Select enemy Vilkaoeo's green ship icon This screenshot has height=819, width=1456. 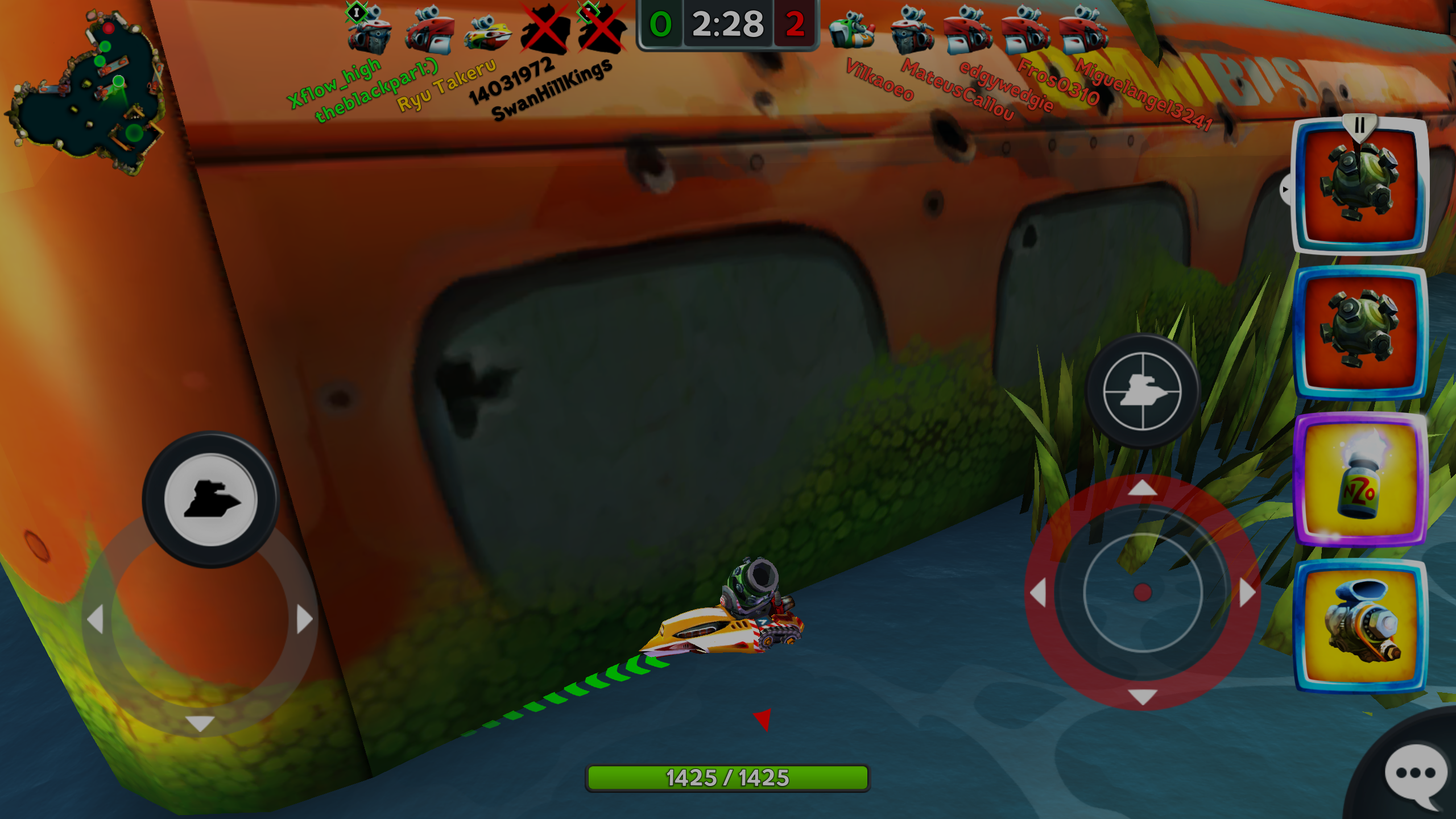pyautogui.click(x=851, y=31)
